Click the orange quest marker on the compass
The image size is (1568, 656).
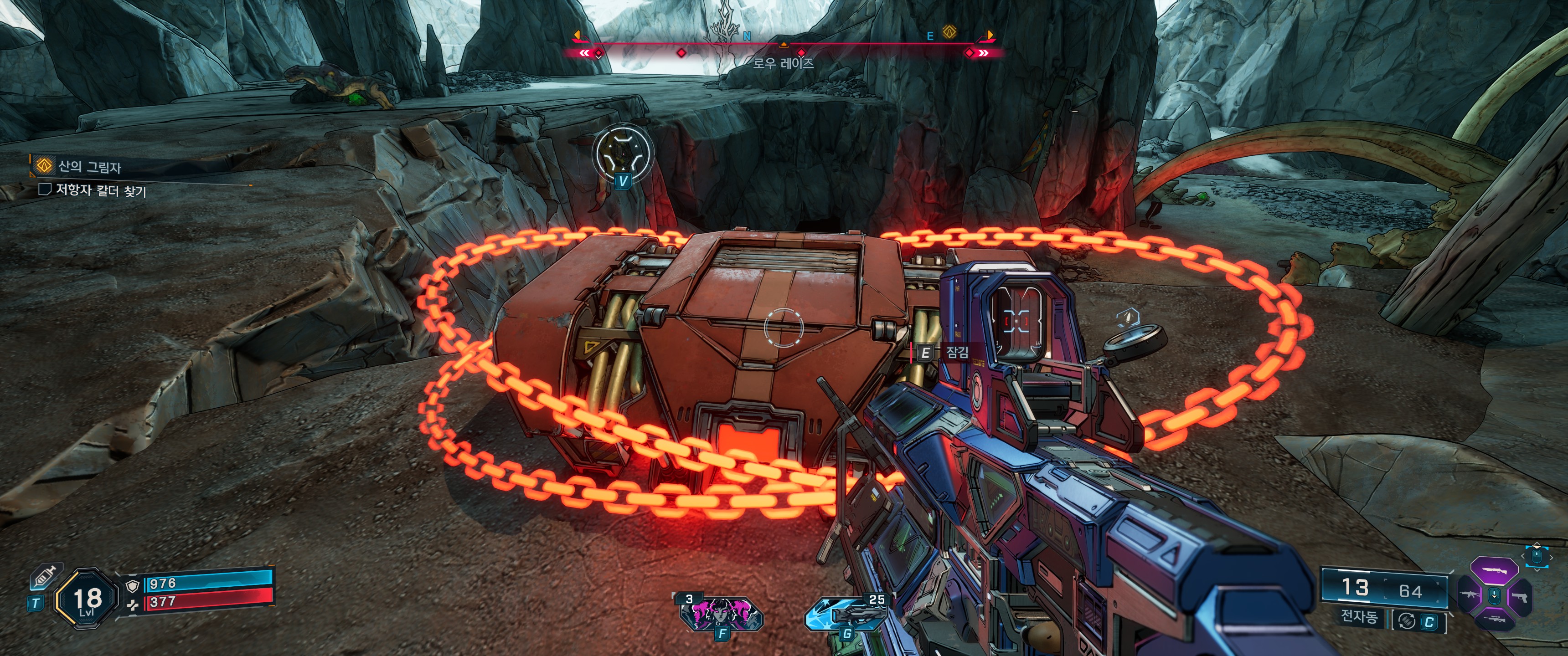click(949, 31)
